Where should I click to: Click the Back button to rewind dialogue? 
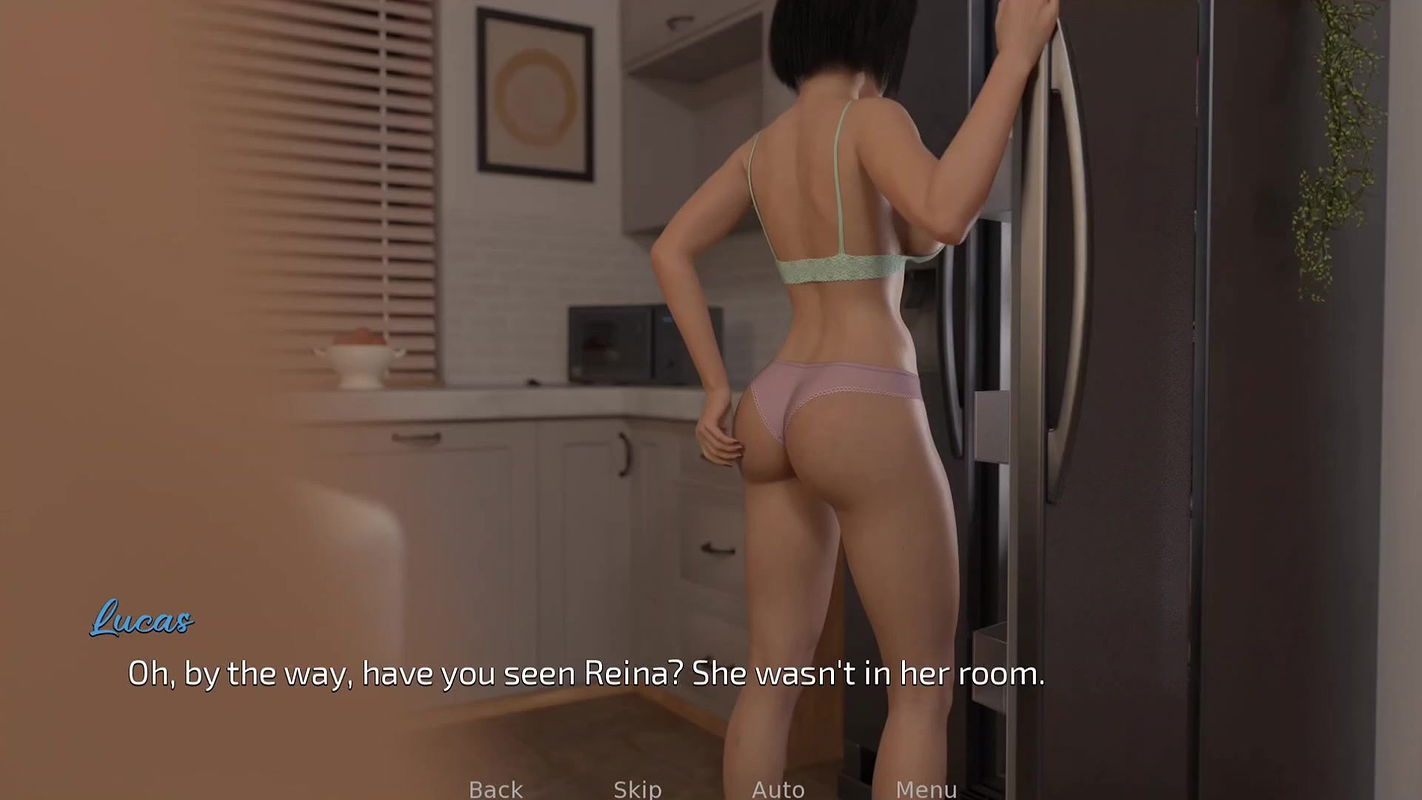point(495,789)
